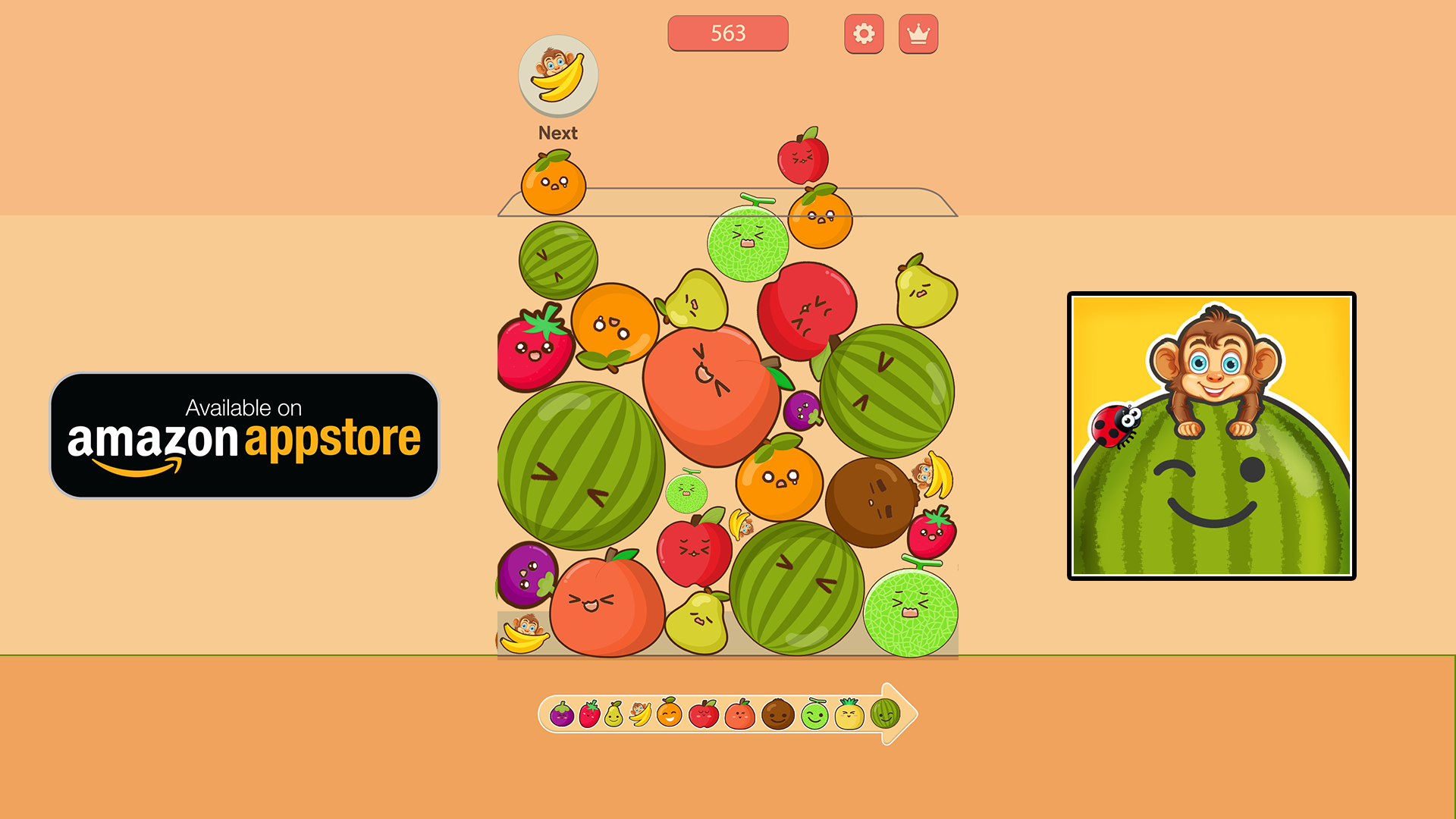This screenshot has height=819, width=1456.
Task: Click the red apple above the container rim
Action: [x=804, y=159]
